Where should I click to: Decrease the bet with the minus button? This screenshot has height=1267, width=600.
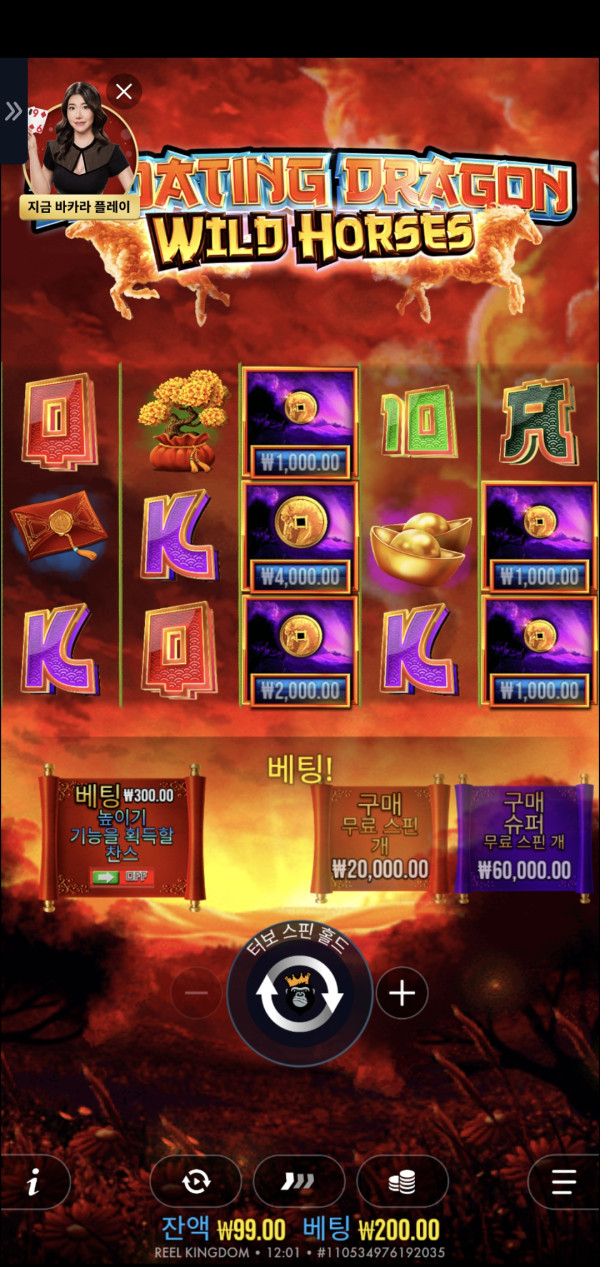pyautogui.click(x=197, y=993)
